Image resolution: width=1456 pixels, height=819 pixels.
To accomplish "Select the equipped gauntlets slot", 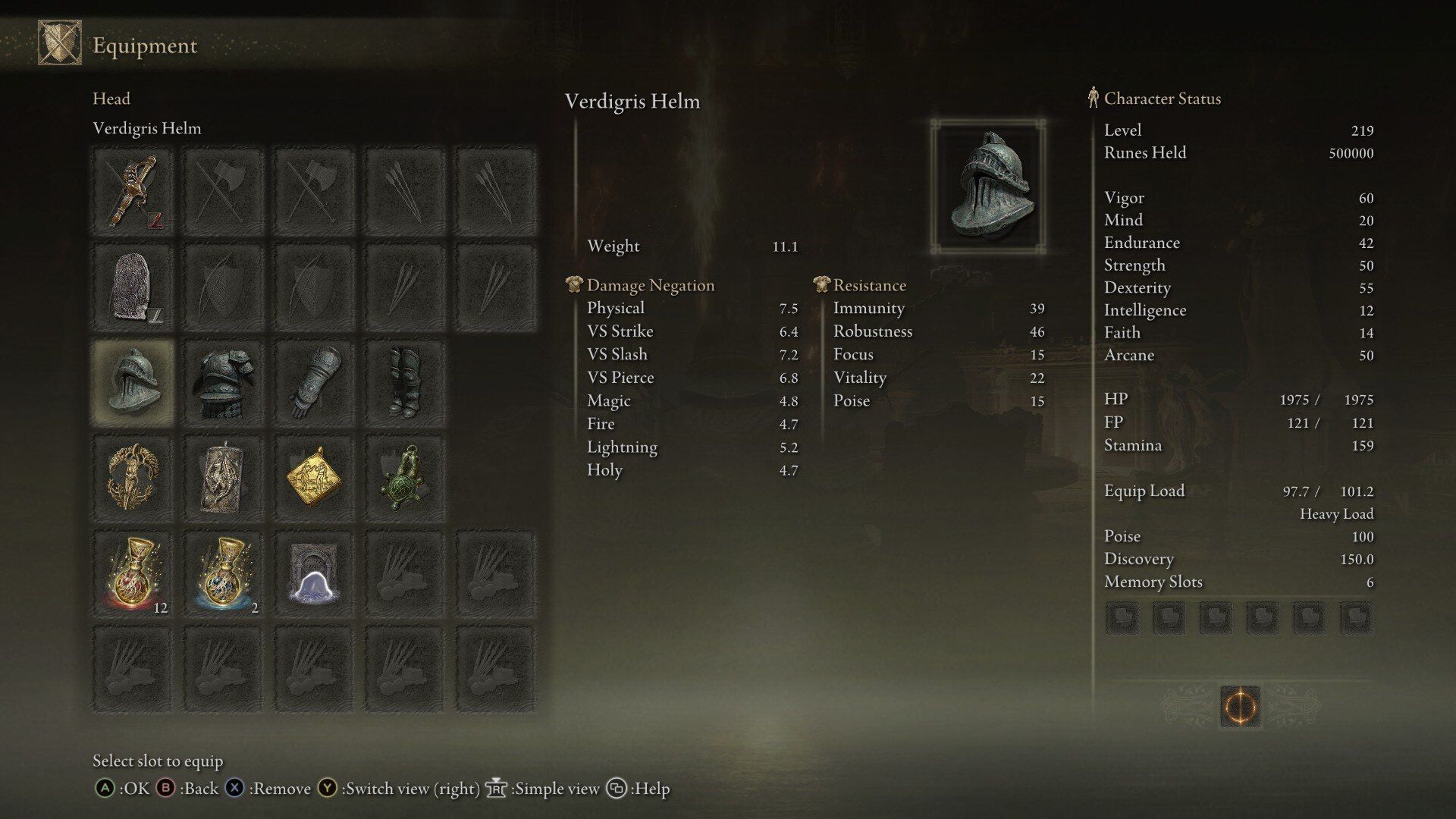I will point(314,381).
